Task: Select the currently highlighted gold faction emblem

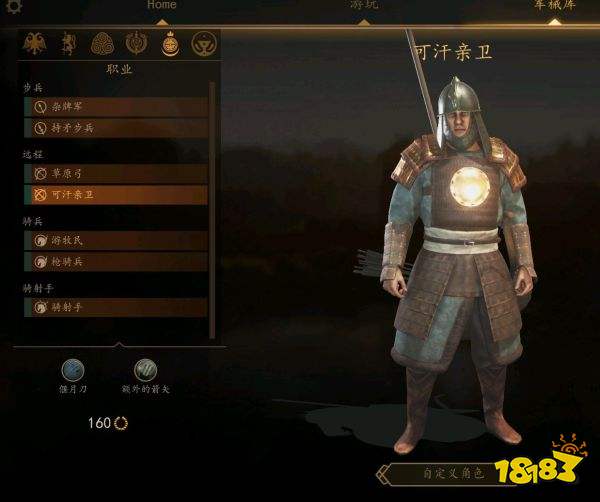Action: (x=168, y=43)
